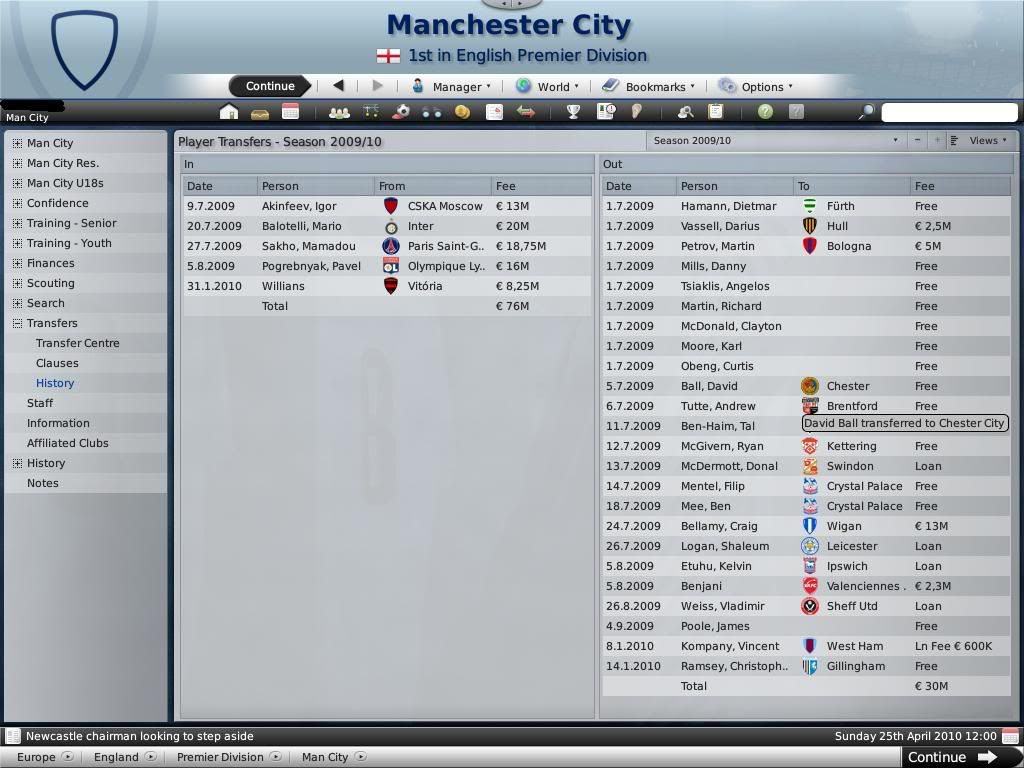1024x768 pixels.
Task: Choose the Premier Division breadcrumb
Action: [219, 757]
